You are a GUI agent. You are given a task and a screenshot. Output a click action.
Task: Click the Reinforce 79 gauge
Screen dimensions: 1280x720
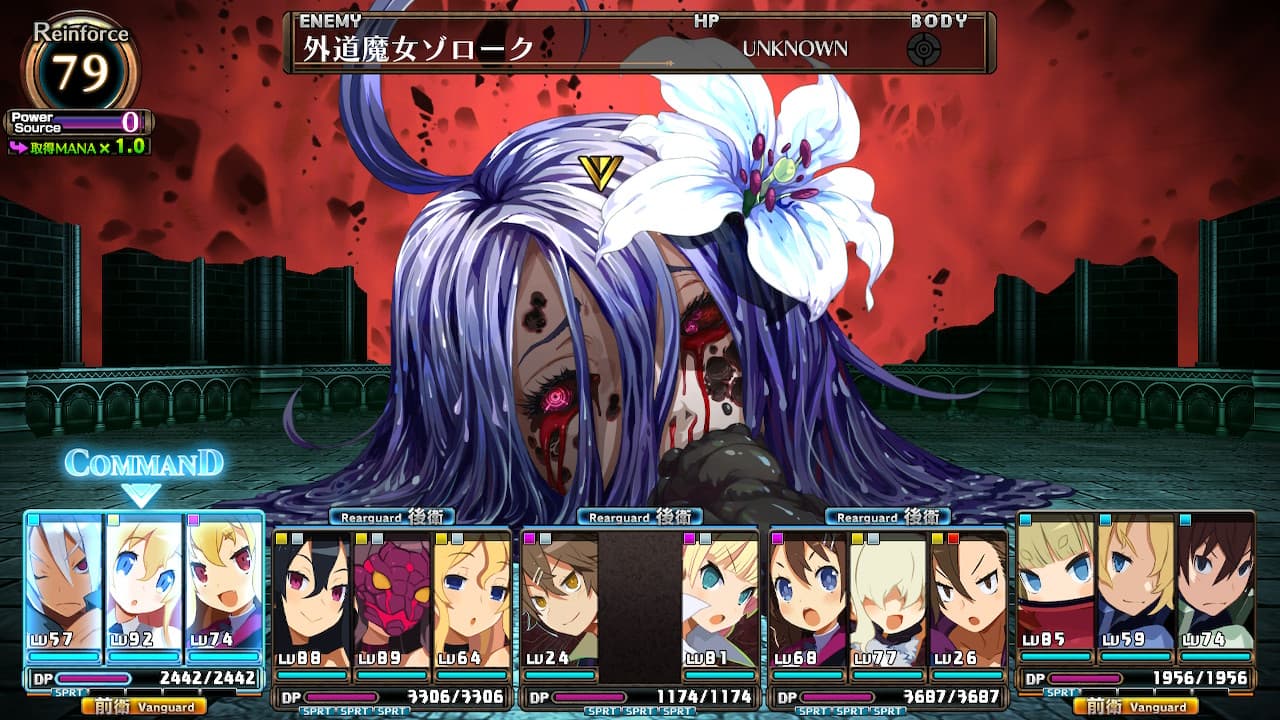[x=80, y=70]
